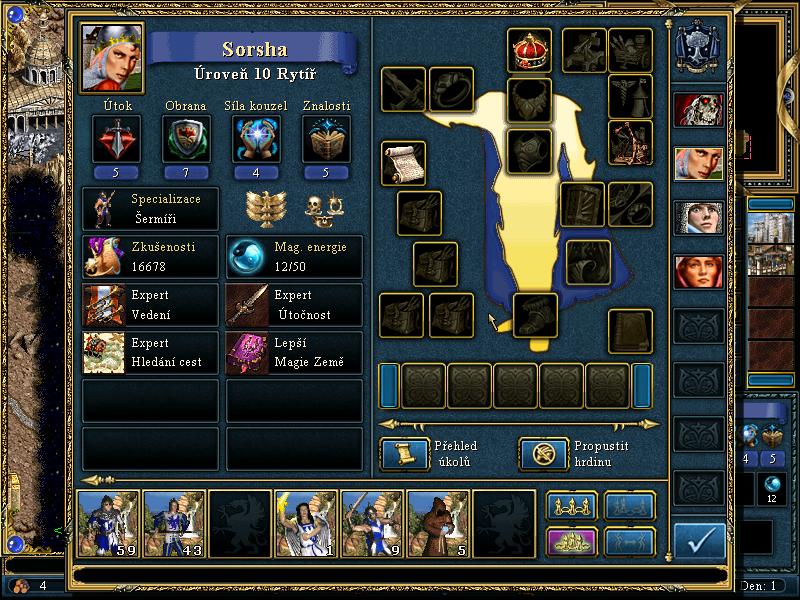Show Expert Hledání cest skill description
This screenshot has height=600, width=800.
[x=150, y=353]
